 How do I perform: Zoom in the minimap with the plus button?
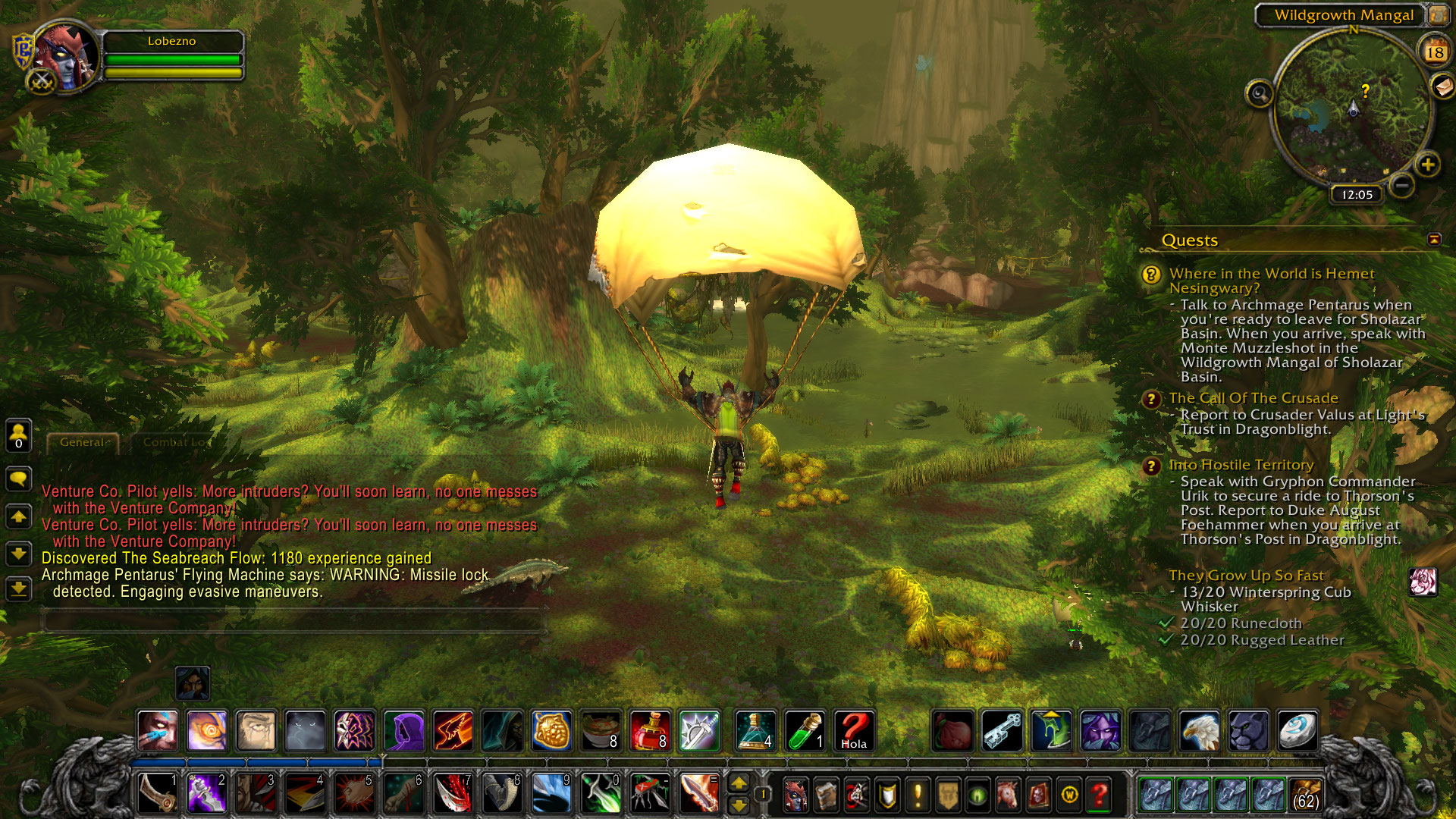pyautogui.click(x=1427, y=165)
